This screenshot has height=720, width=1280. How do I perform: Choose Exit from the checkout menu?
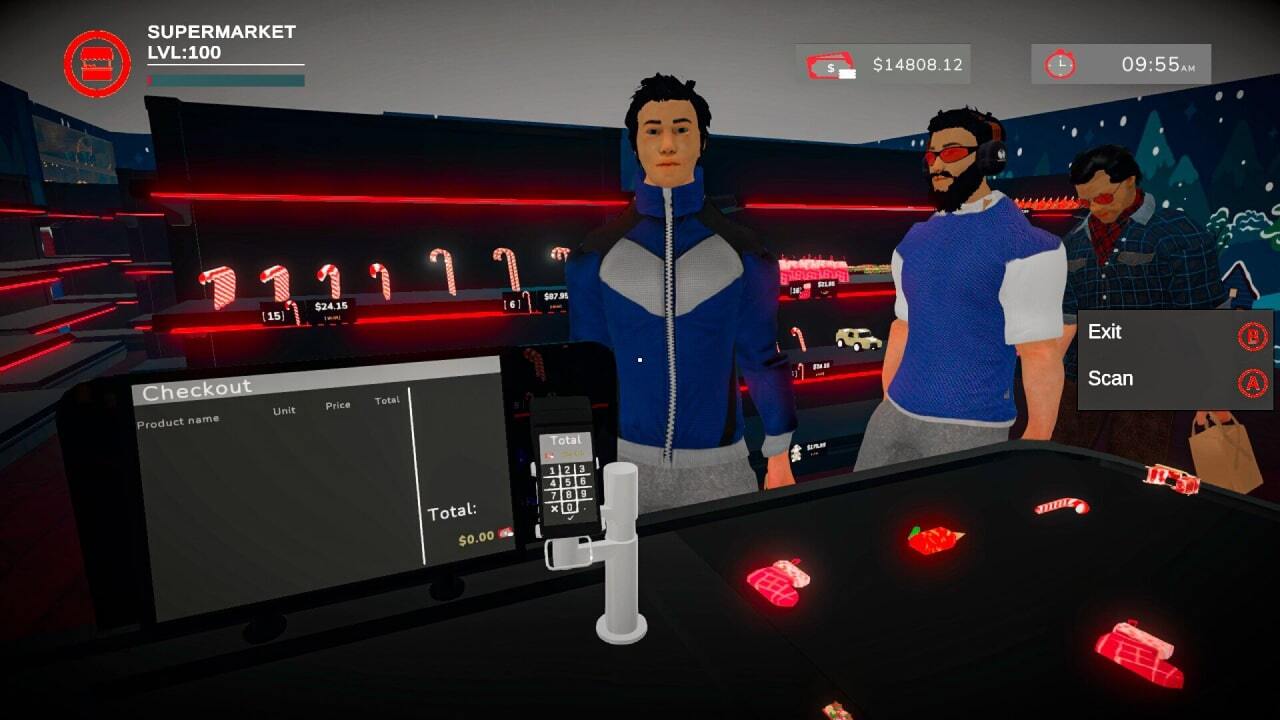[1106, 332]
